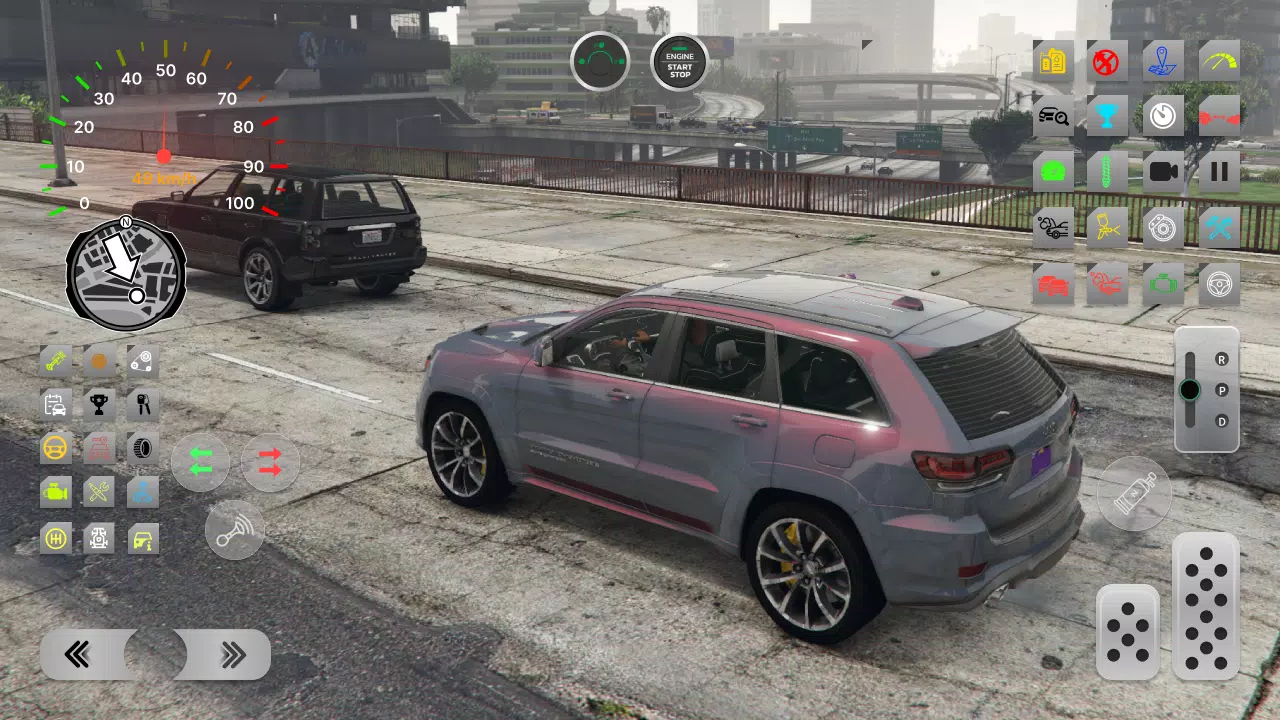Enable the left turn signal
The image size is (1280, 720).
200,462
